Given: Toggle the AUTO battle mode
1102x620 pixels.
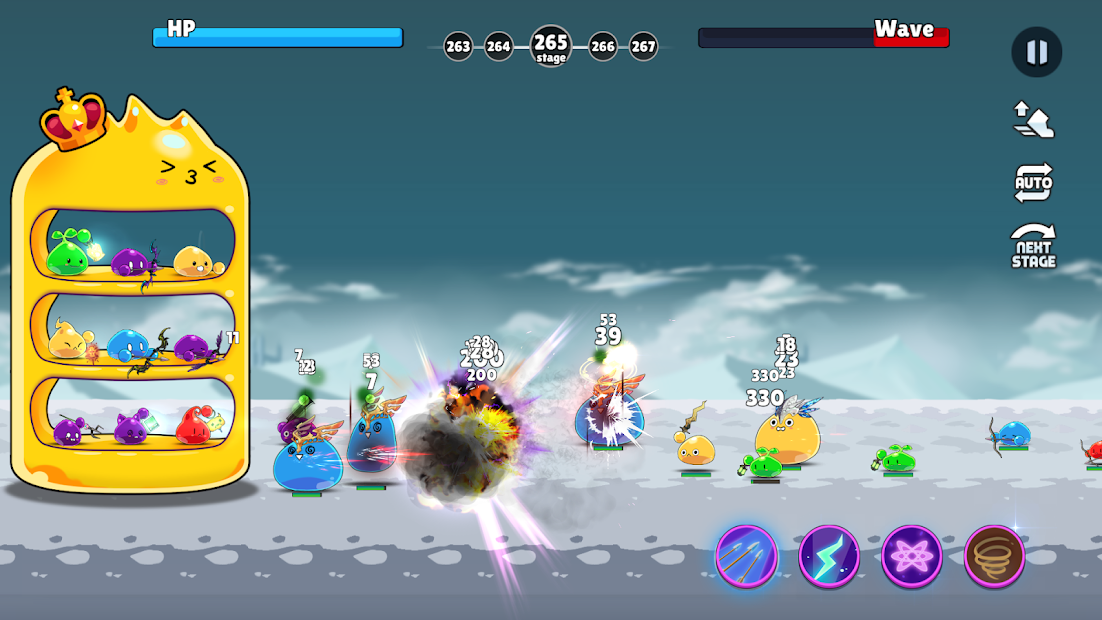Looking at the screenshot, I should coord(1033,182).
